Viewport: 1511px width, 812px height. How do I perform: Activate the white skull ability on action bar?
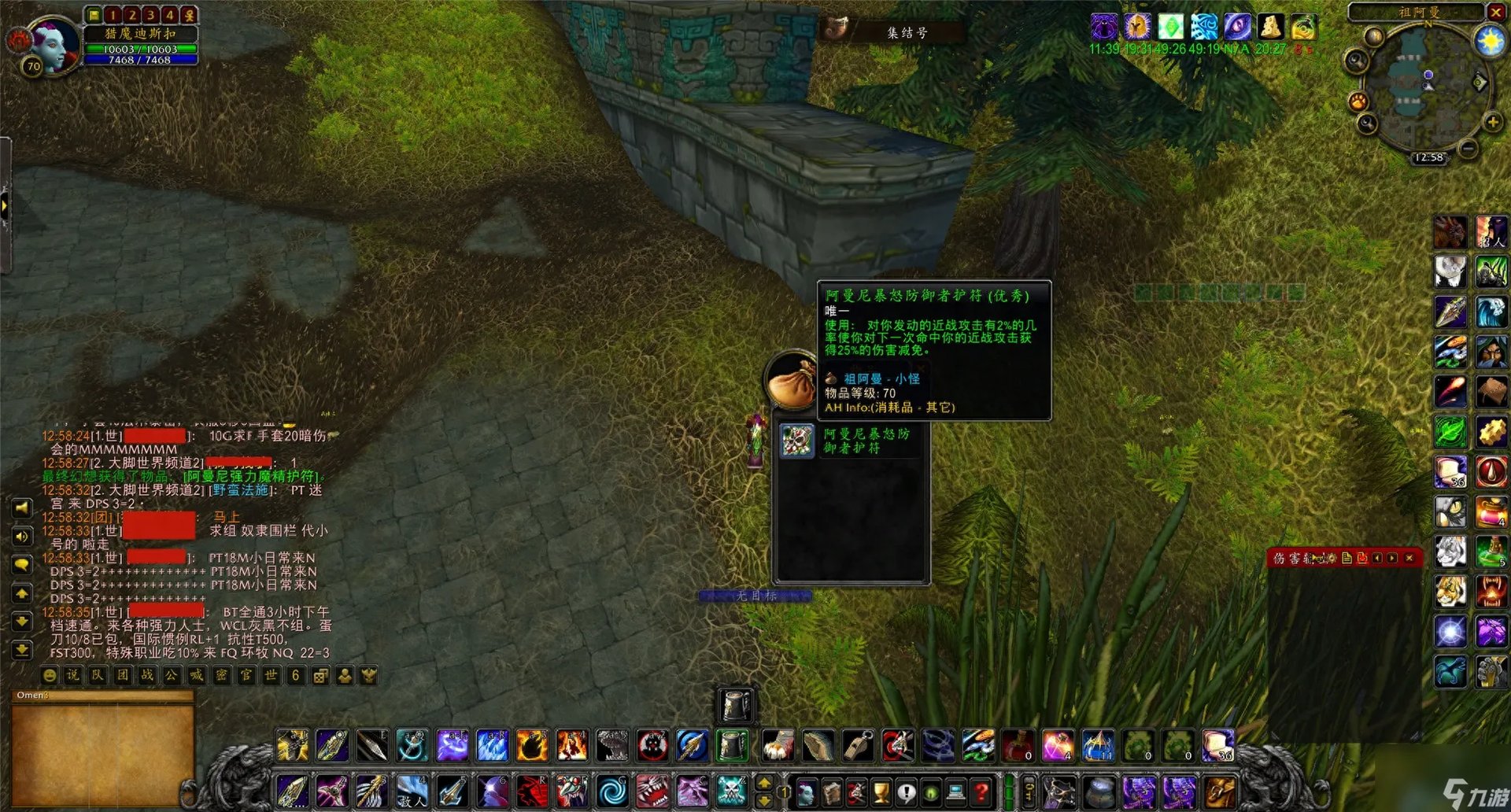pos(732,792)
